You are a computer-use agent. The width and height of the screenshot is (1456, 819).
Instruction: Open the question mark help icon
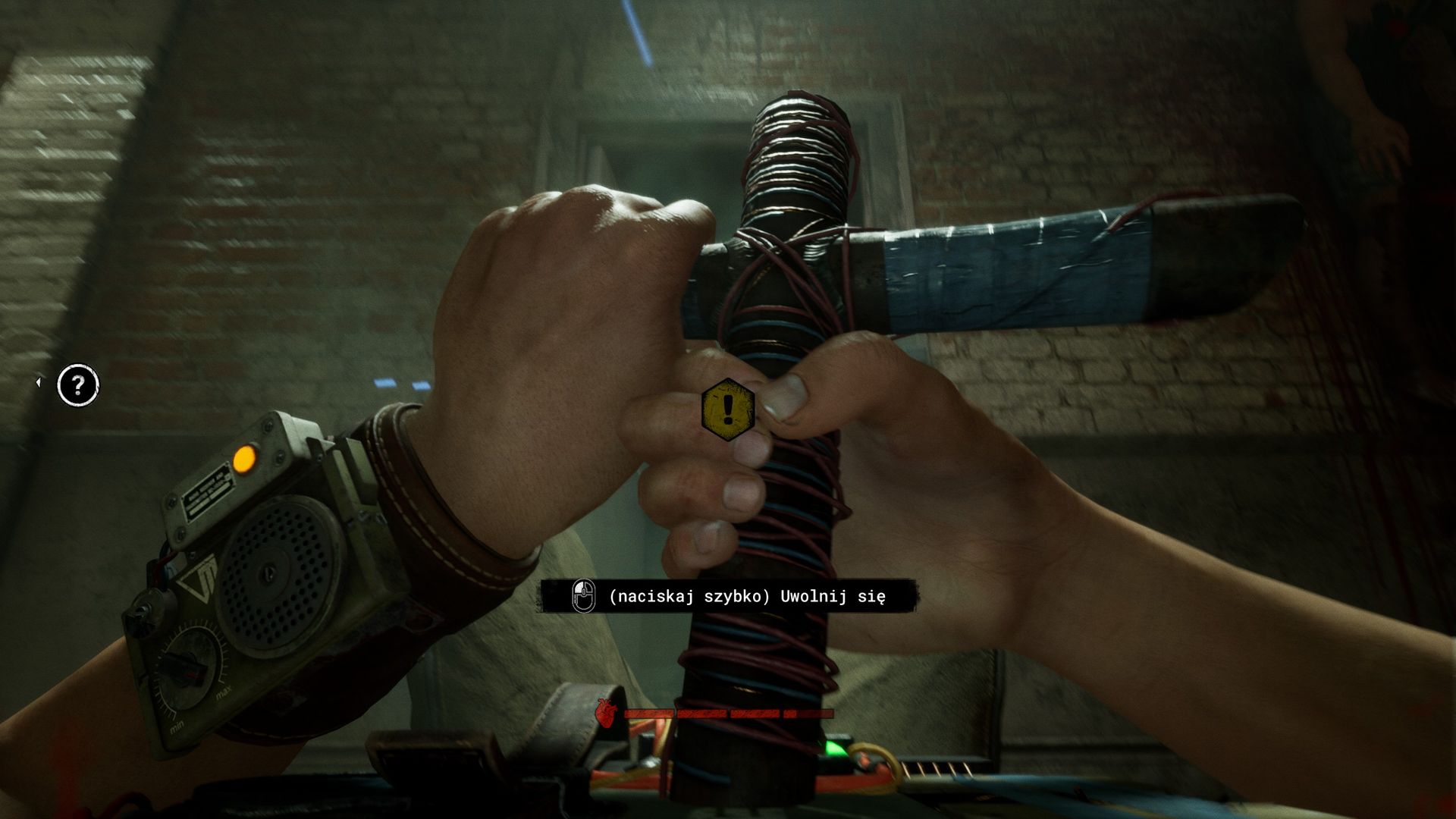coord(78,386)
